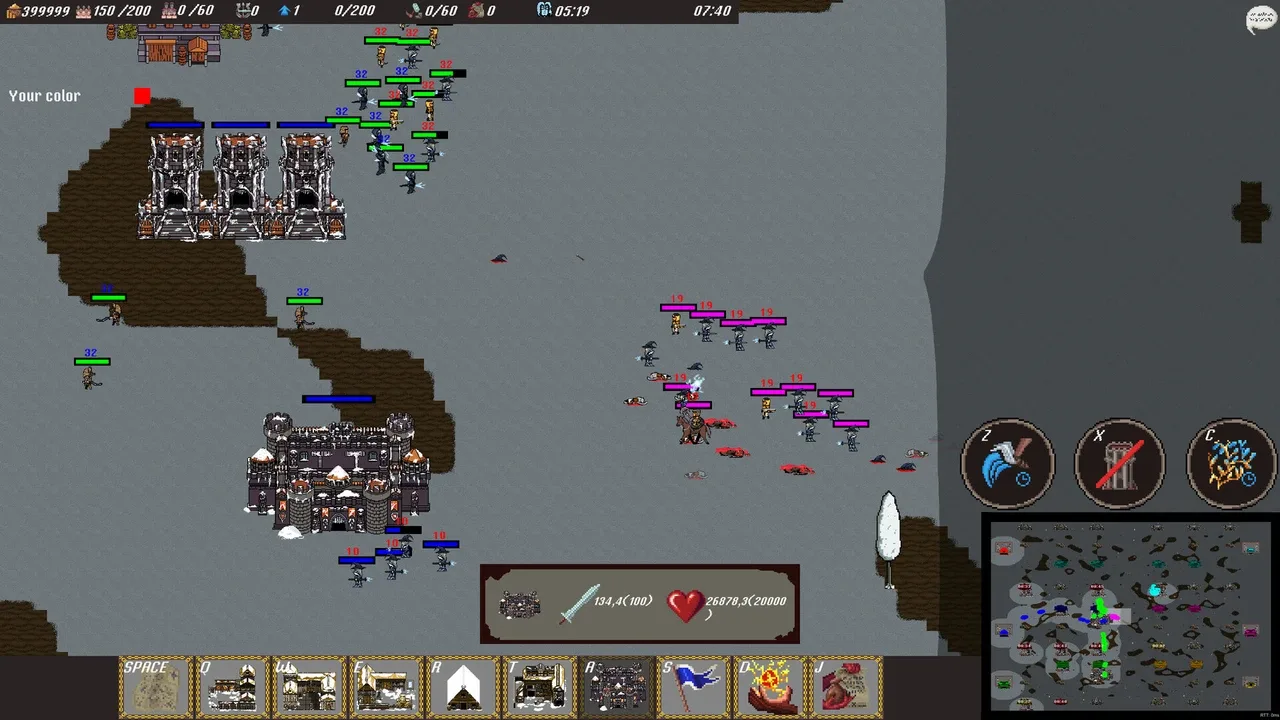Viewport: 1280px width, 720px height.
Task: Select the blue flag in slot S
Action: [694, 687]
